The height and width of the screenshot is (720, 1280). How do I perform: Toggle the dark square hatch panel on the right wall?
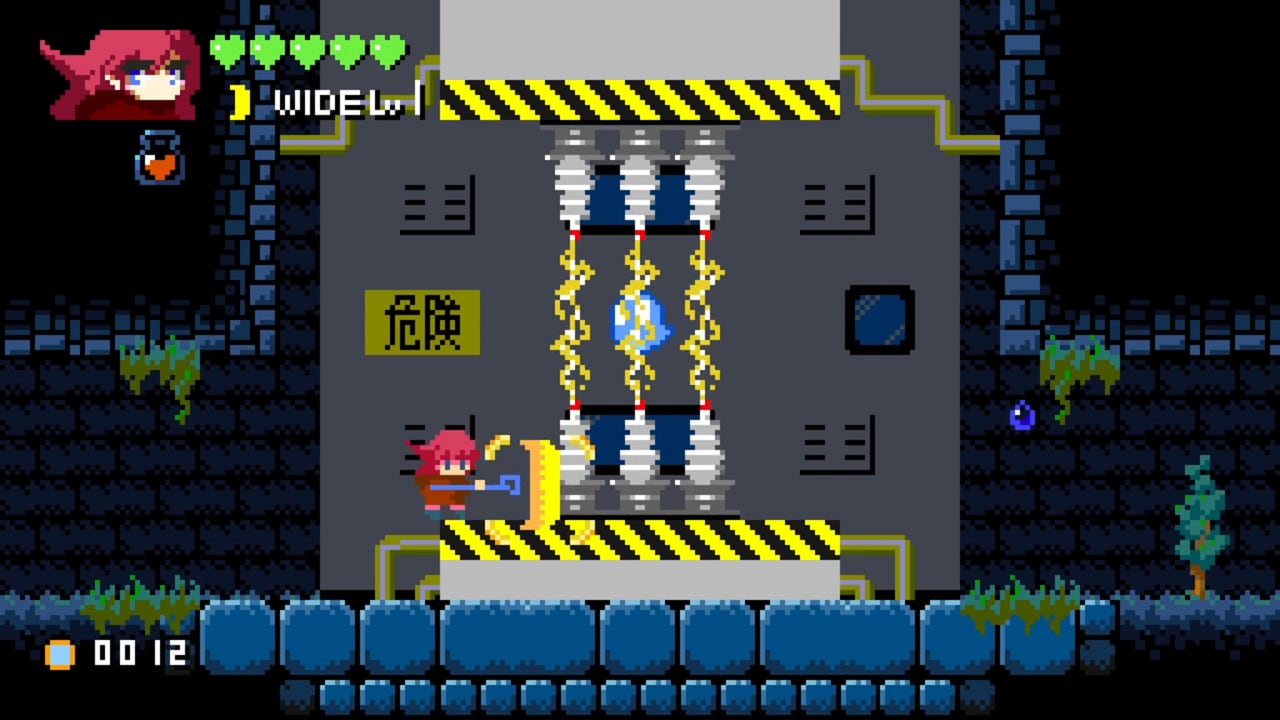pos(879,322)
